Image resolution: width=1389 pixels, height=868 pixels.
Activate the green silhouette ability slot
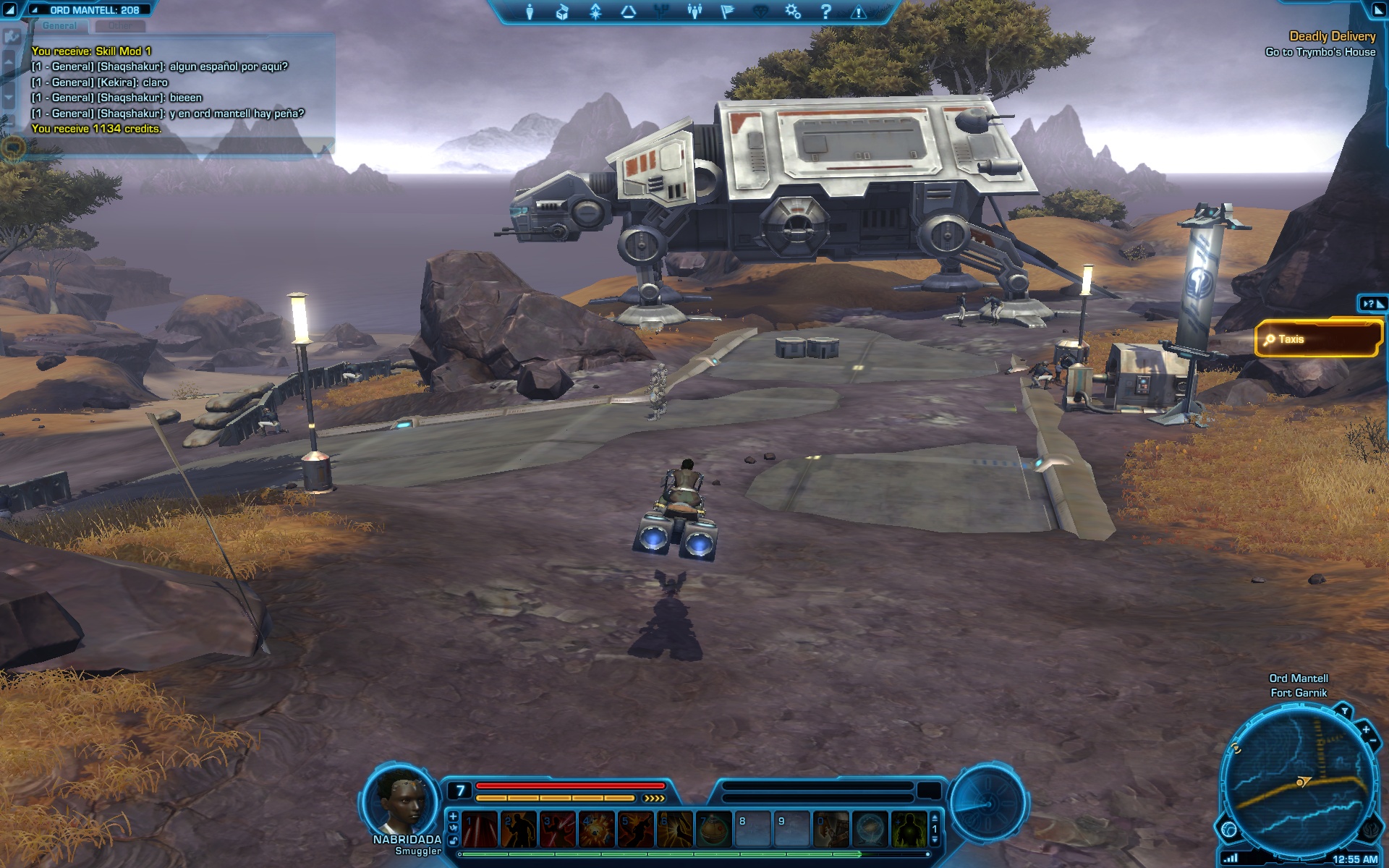coord(909,829)
